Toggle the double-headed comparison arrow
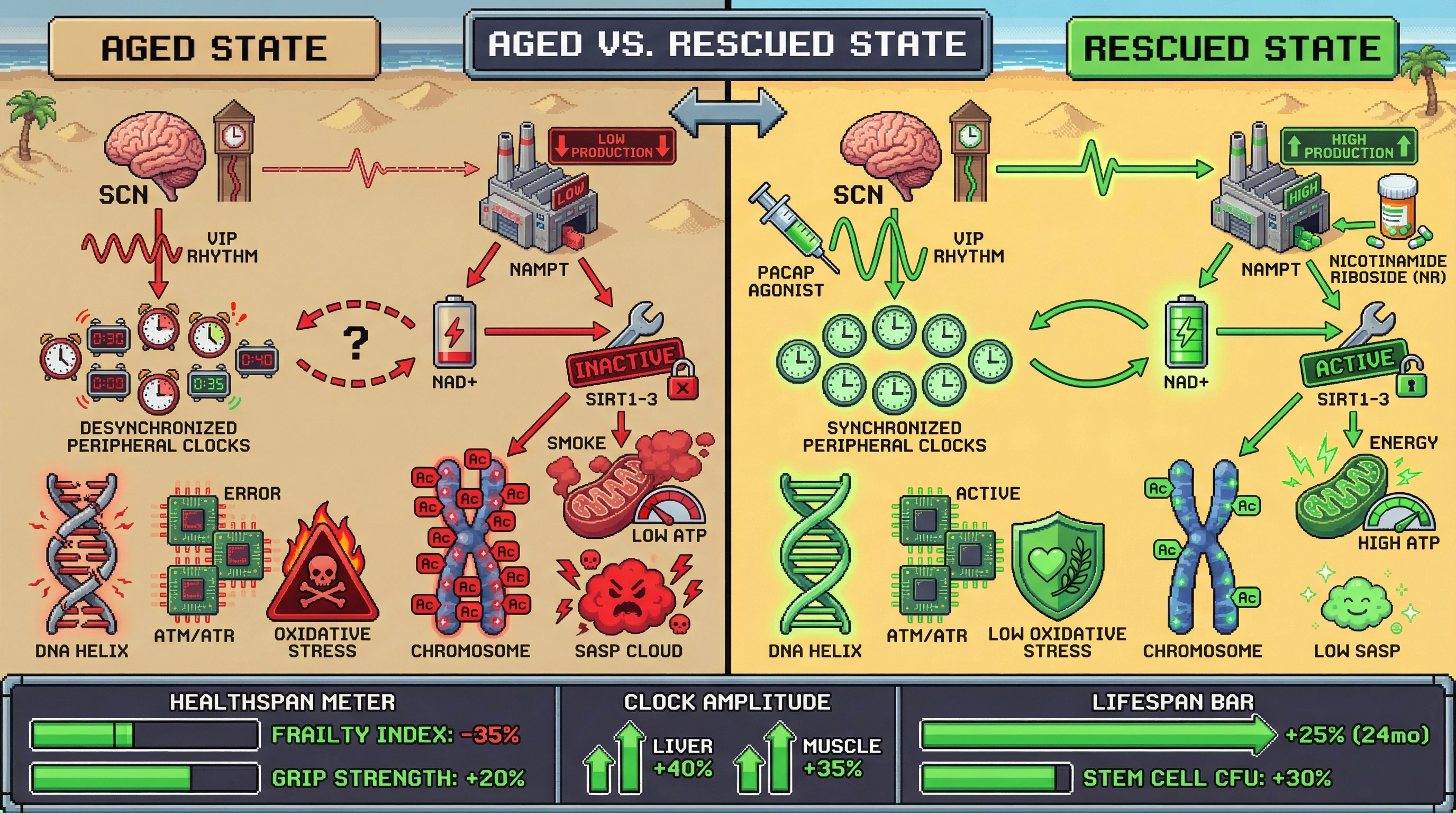This screenshot has width=1456, height=813. pyautogui.click(x=727, y=113)
